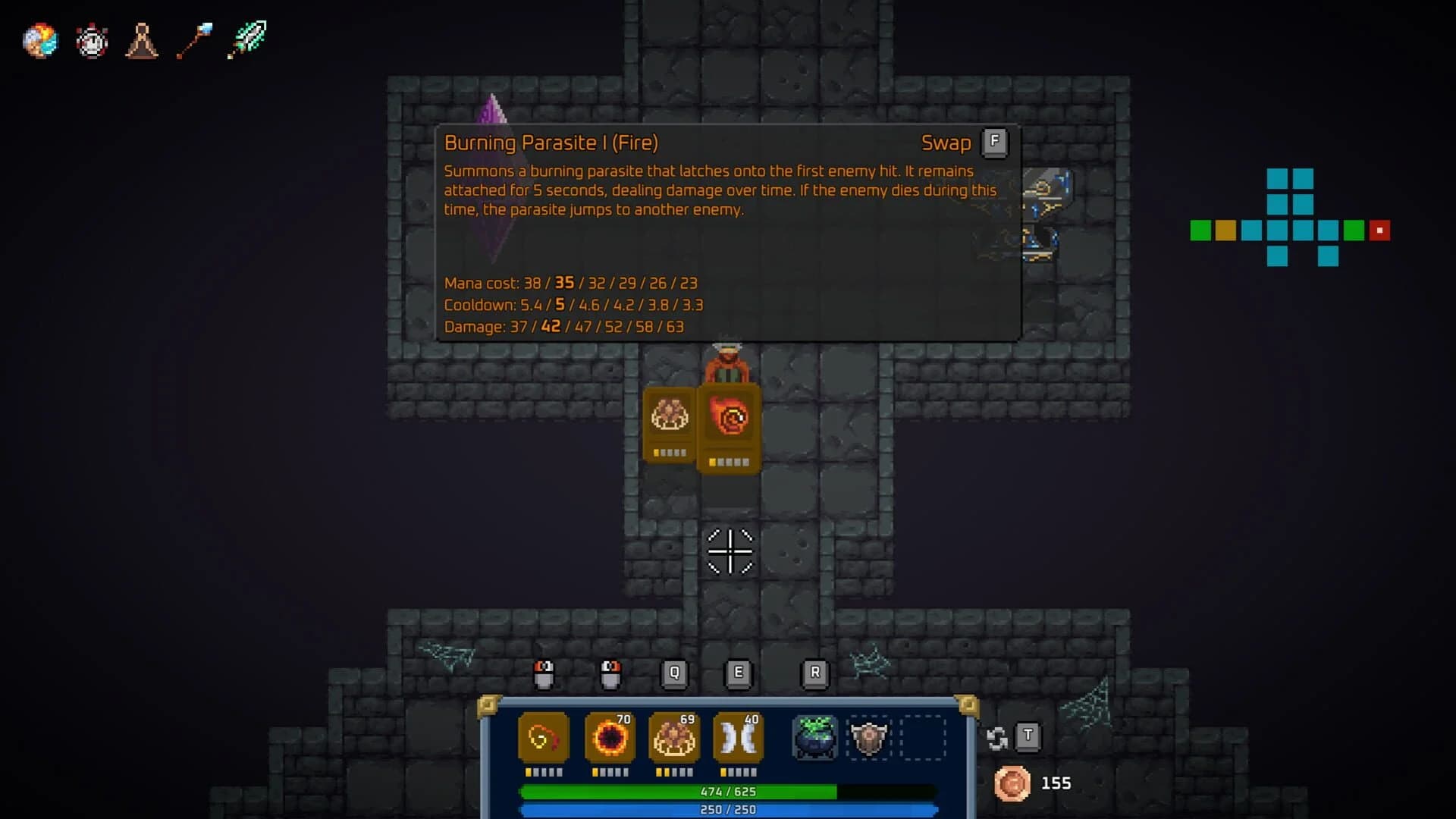Select the swarm parasite skill card beside the player

point(669,425)
